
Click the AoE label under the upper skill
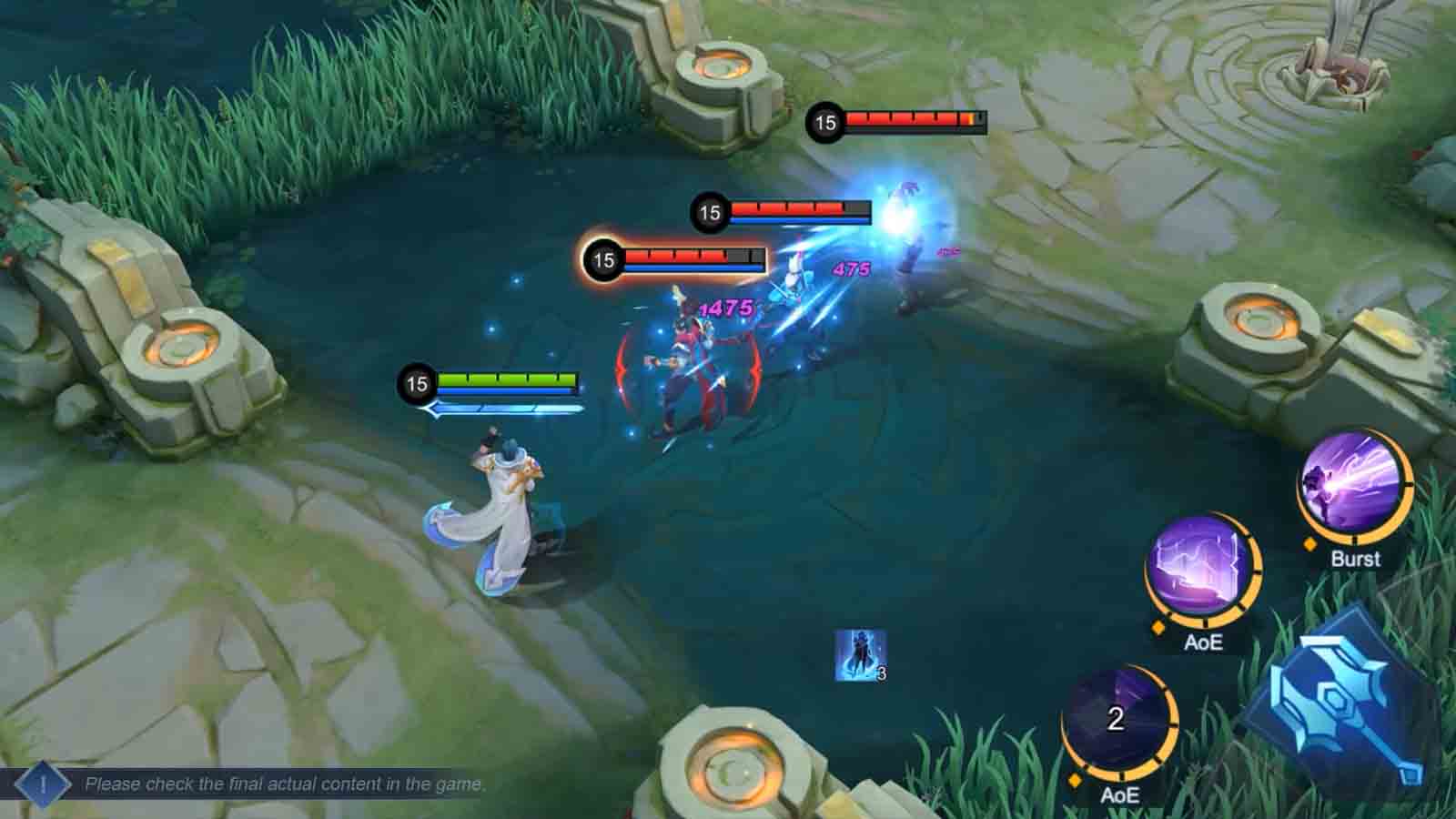[x=1202, y=642]
